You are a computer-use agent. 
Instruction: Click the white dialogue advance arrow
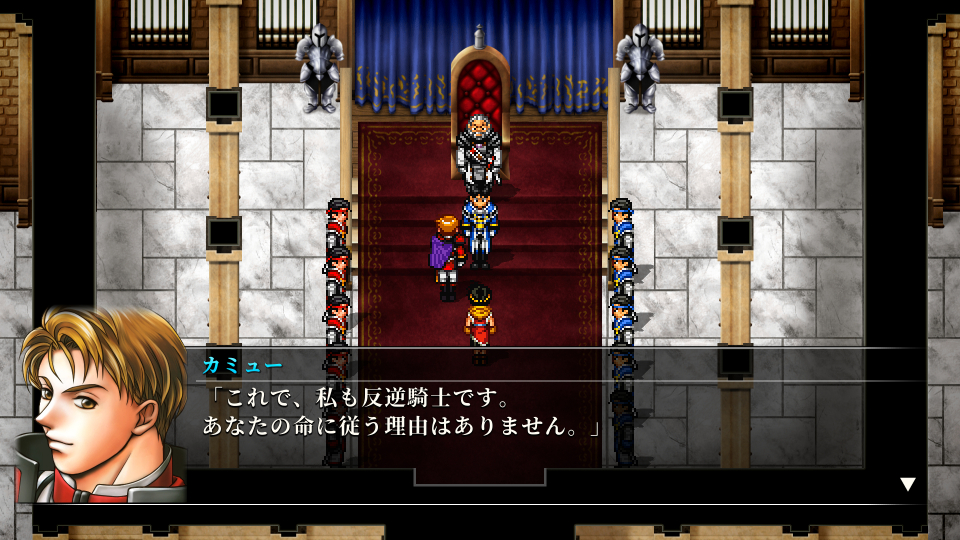907,484
